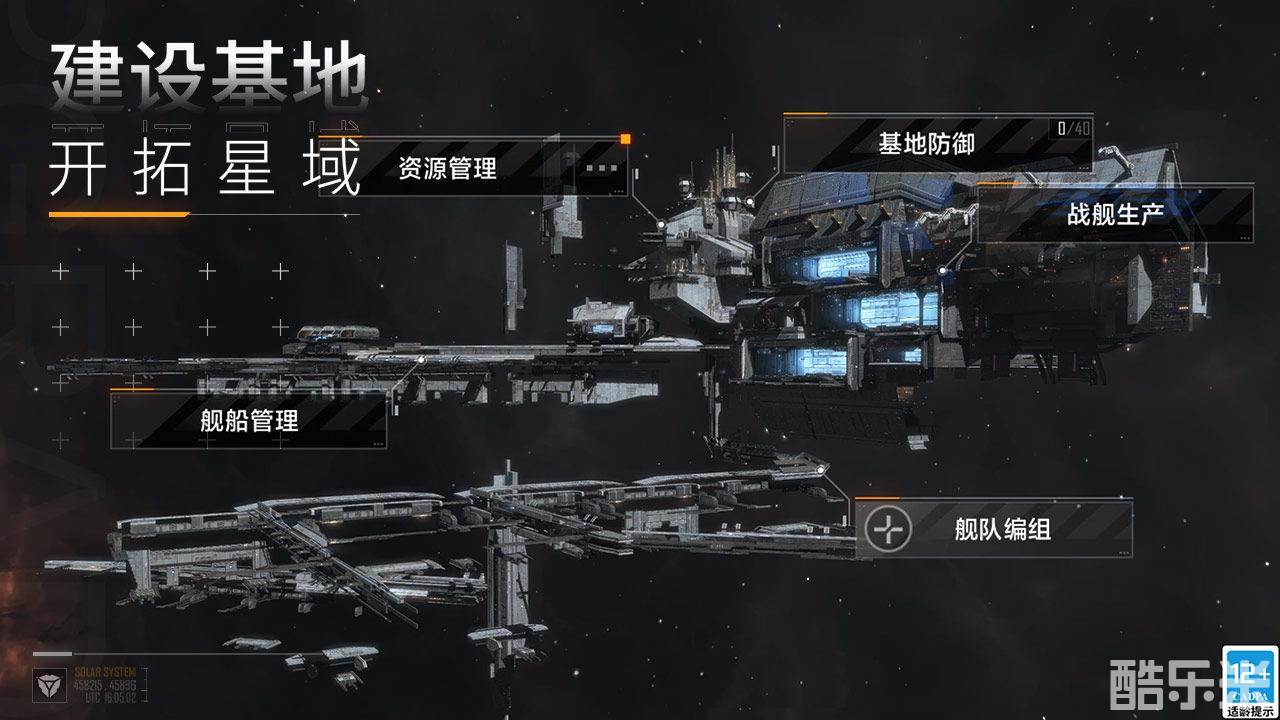Image resolution: width=1280 pixels, height=720 pixels.
Task: Expand the dotted menu on 战舰生产 bar
Action: [1245, 238]
